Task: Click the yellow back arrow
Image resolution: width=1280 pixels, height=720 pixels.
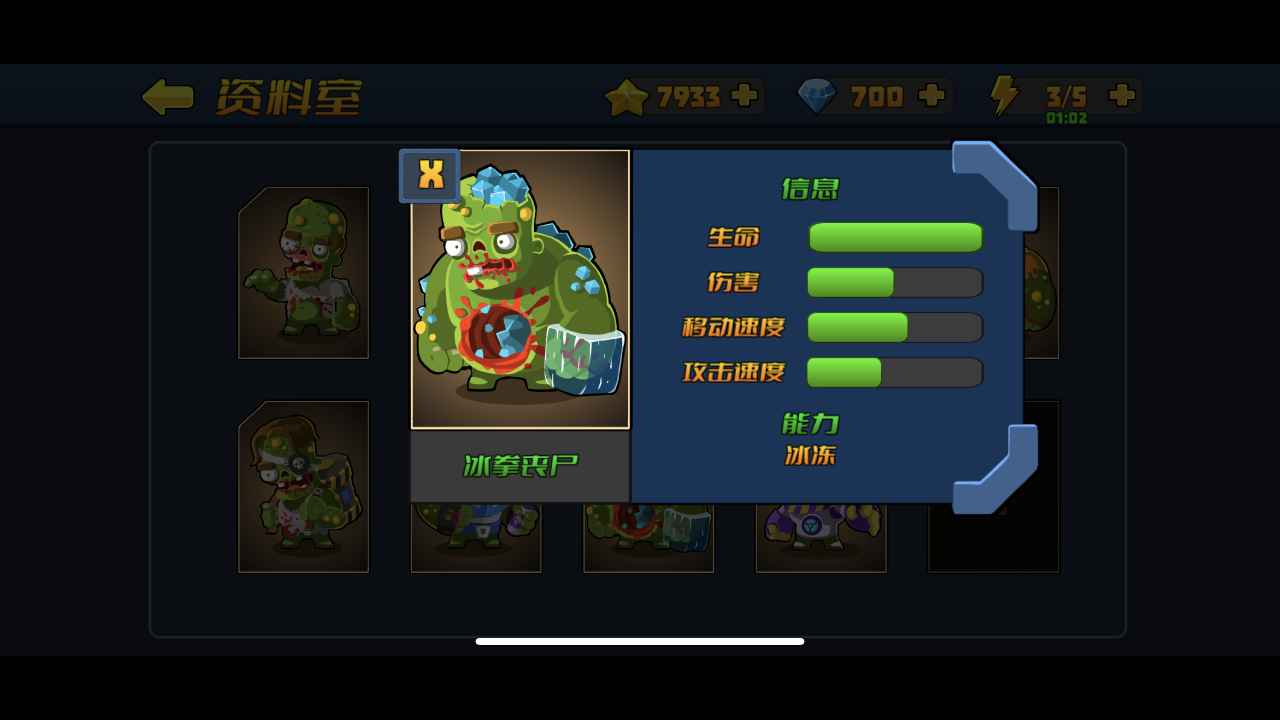Action: pyautogui.click(x=167, y=95)
